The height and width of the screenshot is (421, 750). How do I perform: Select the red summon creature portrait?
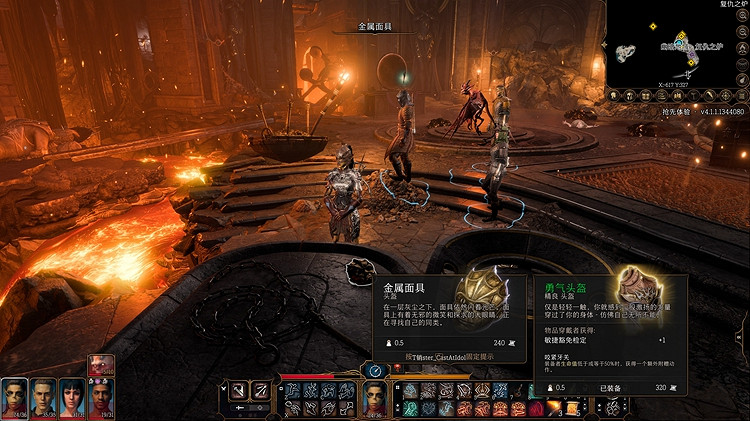[101, 365]
